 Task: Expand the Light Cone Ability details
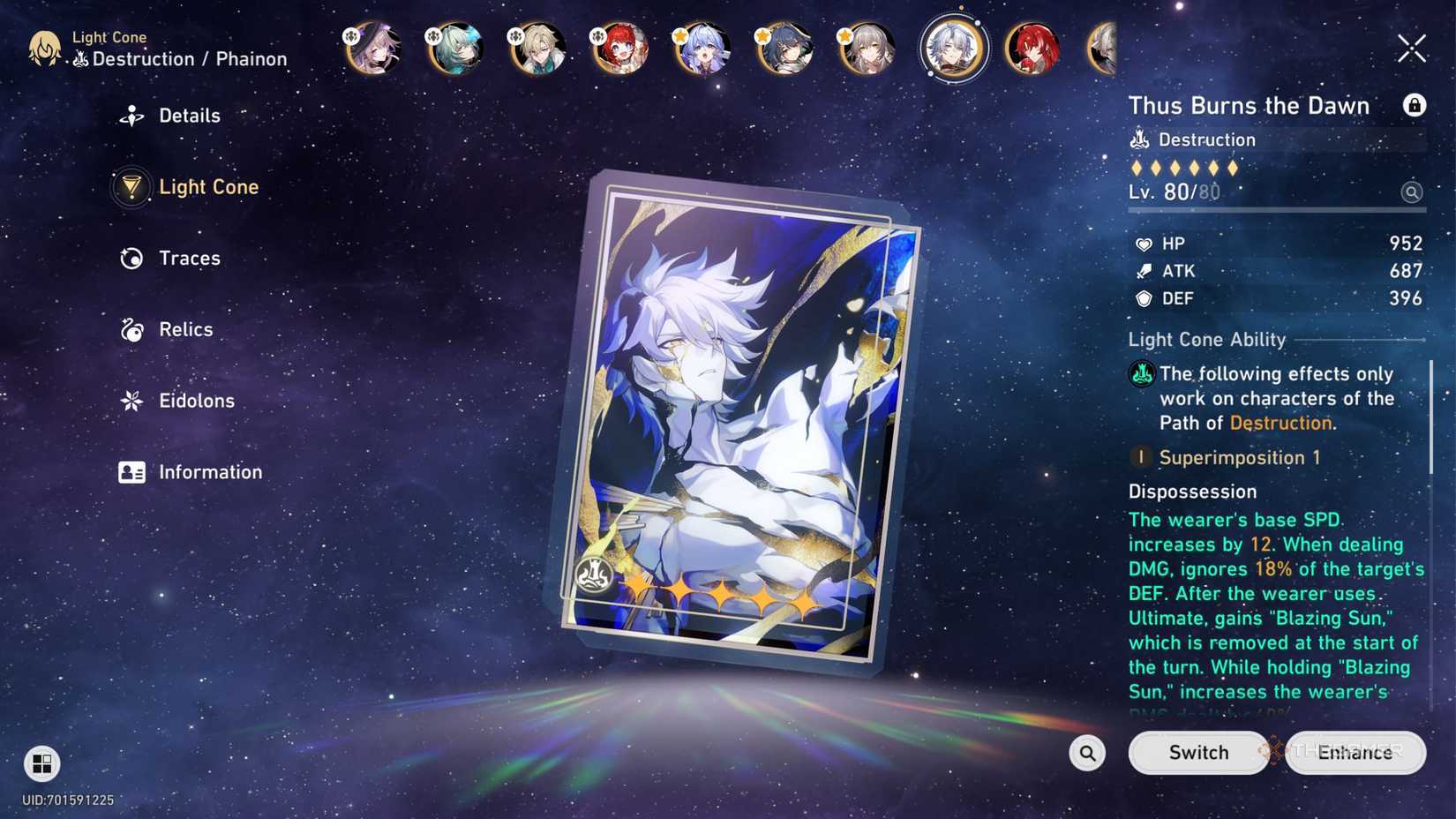point(1206,339)
